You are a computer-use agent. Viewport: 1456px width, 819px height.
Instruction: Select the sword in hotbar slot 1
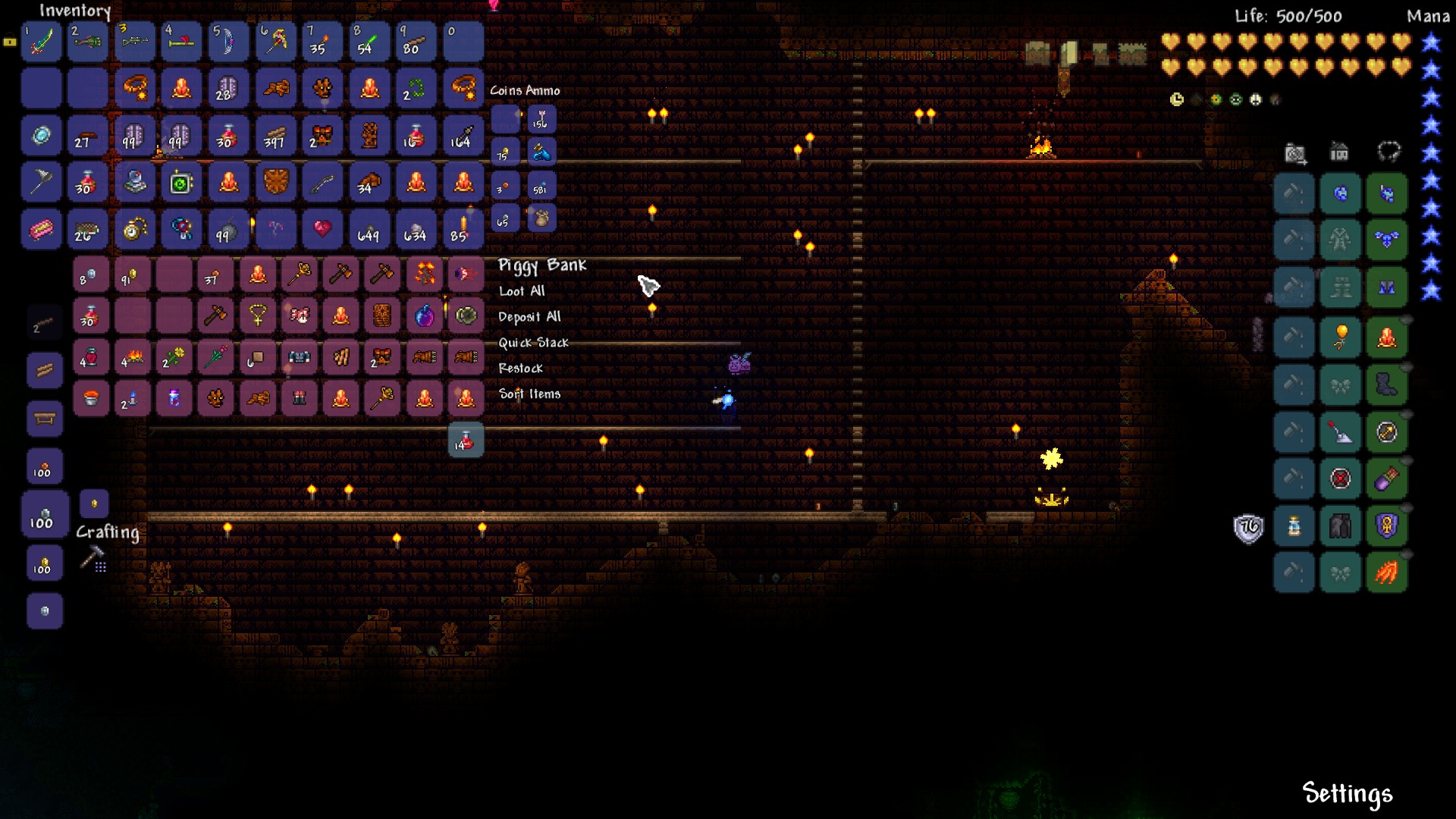click(41, 42)
